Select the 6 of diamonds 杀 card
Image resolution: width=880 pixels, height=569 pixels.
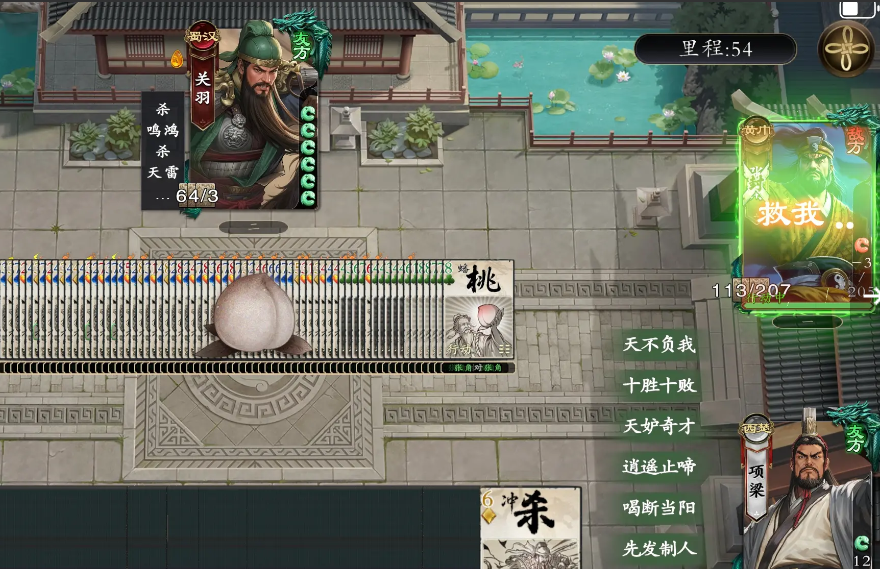[x=530, y=527]
